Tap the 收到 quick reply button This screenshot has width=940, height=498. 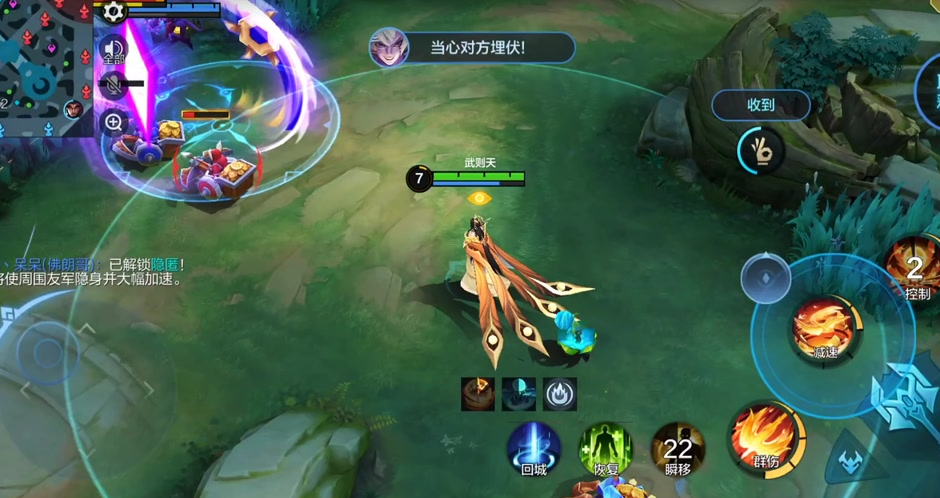click(x=760, y=104)
